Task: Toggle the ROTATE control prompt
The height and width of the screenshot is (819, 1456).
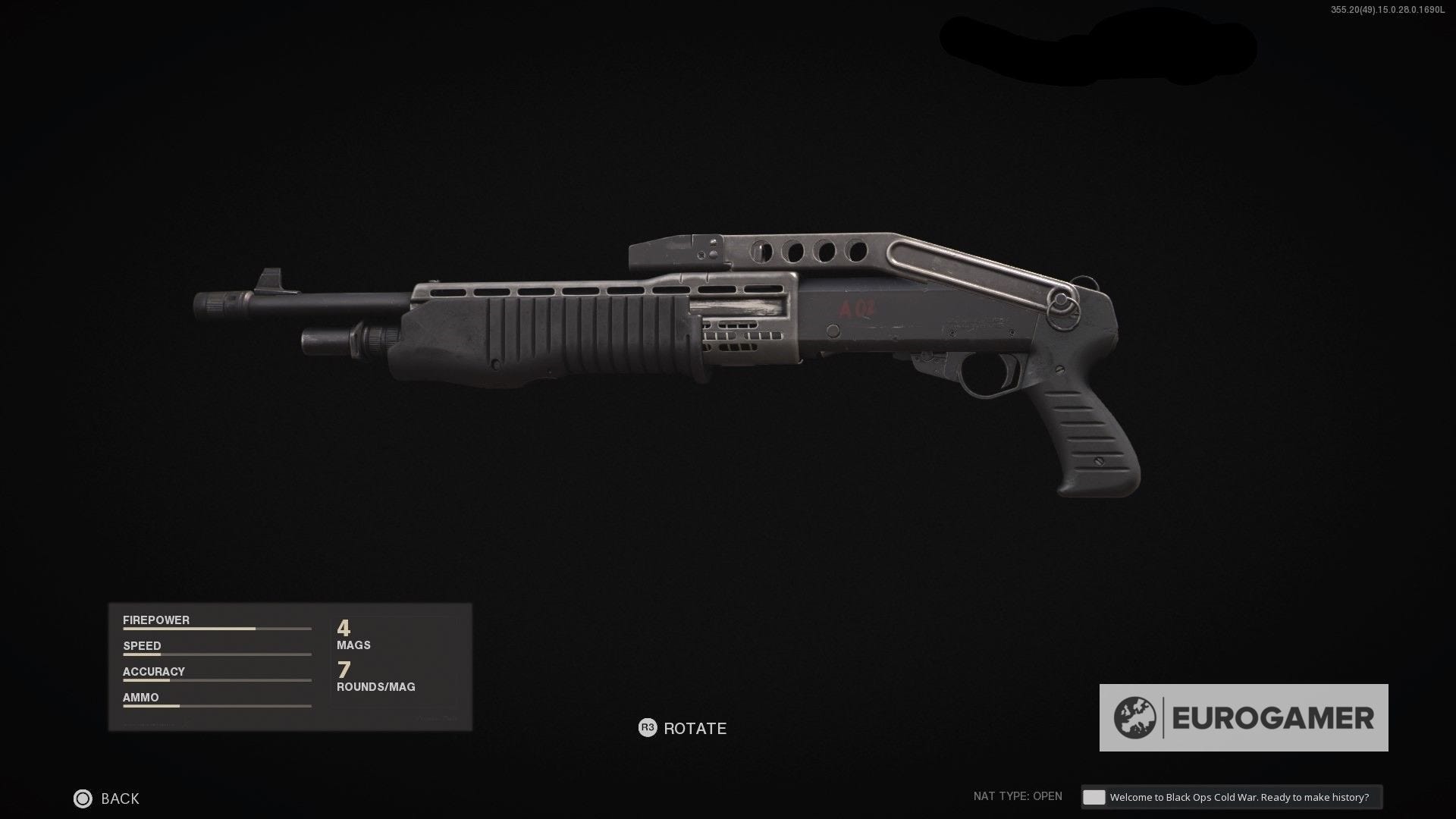Action: 681,728
